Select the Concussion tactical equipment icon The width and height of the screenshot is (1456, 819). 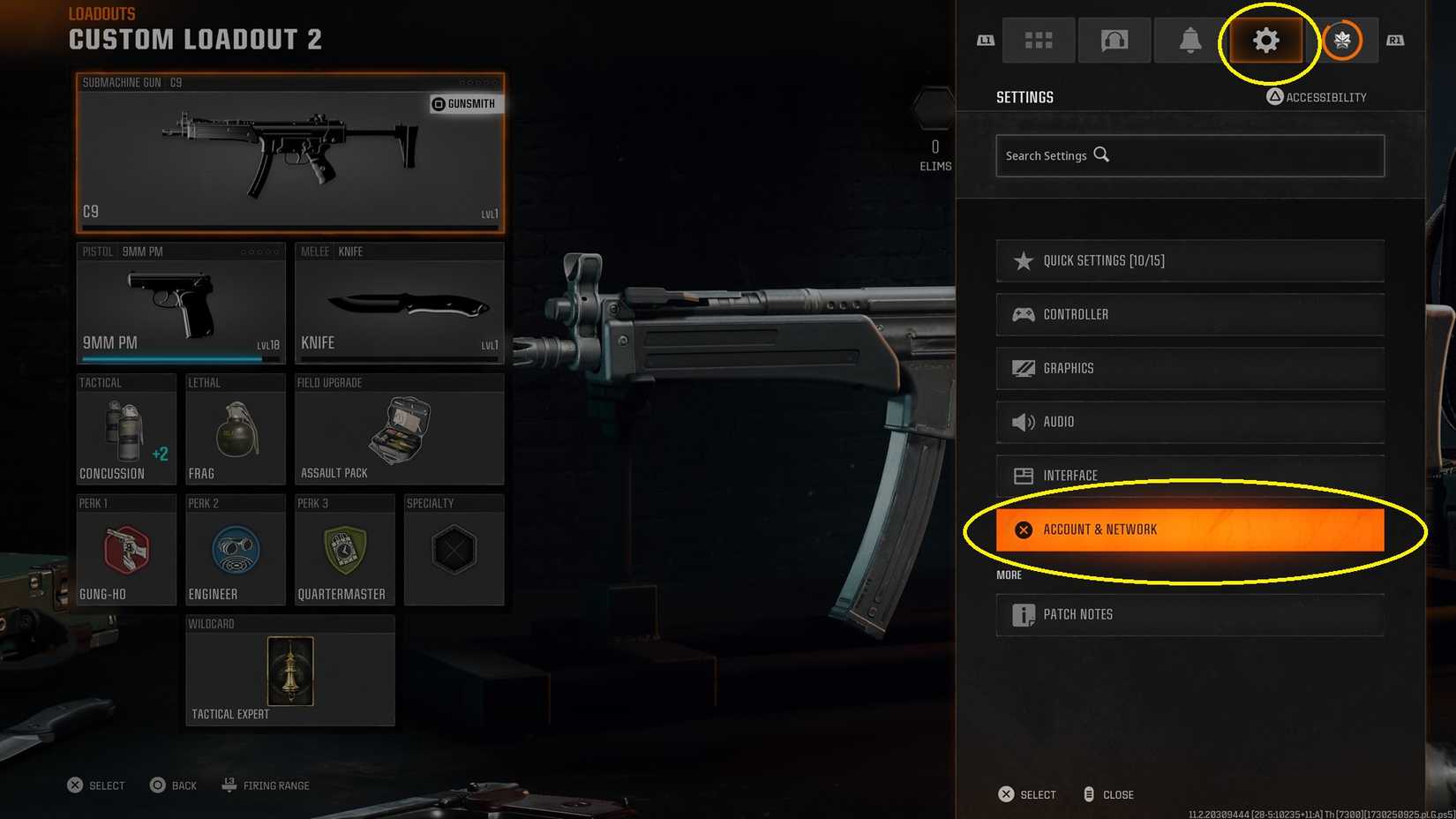125,431
